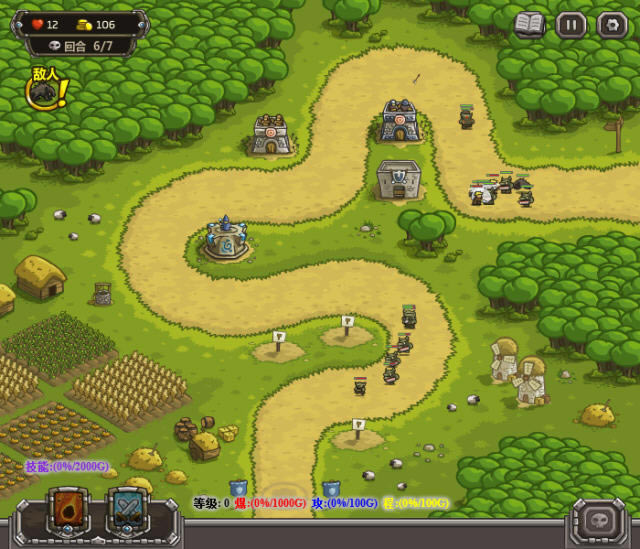Viewport: 640px width, 549px height.
Task: Pause the game
Action: click(571, 25)
